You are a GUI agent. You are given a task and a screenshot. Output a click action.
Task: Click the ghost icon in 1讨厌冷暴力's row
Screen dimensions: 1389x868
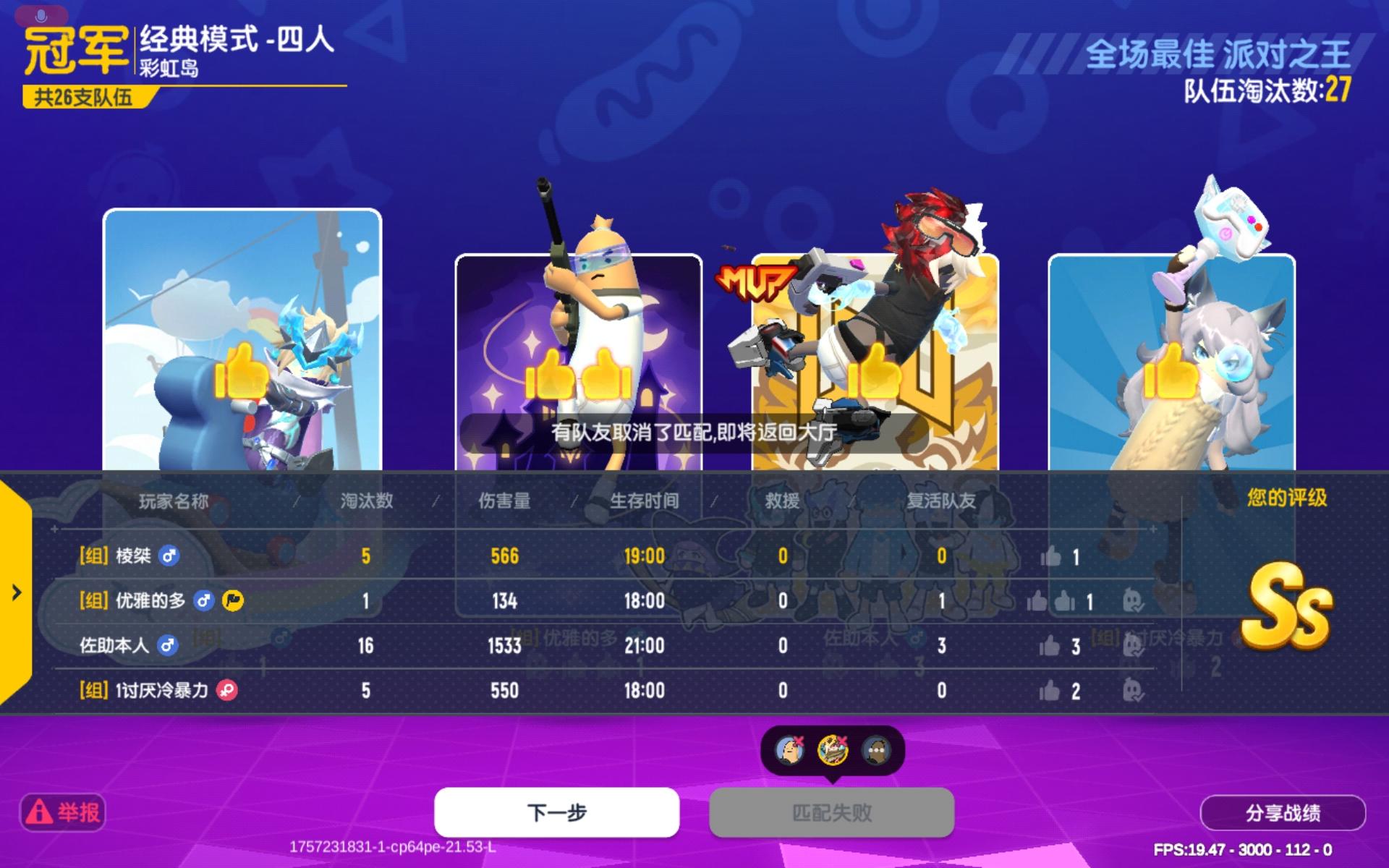tap(1134, 691)
